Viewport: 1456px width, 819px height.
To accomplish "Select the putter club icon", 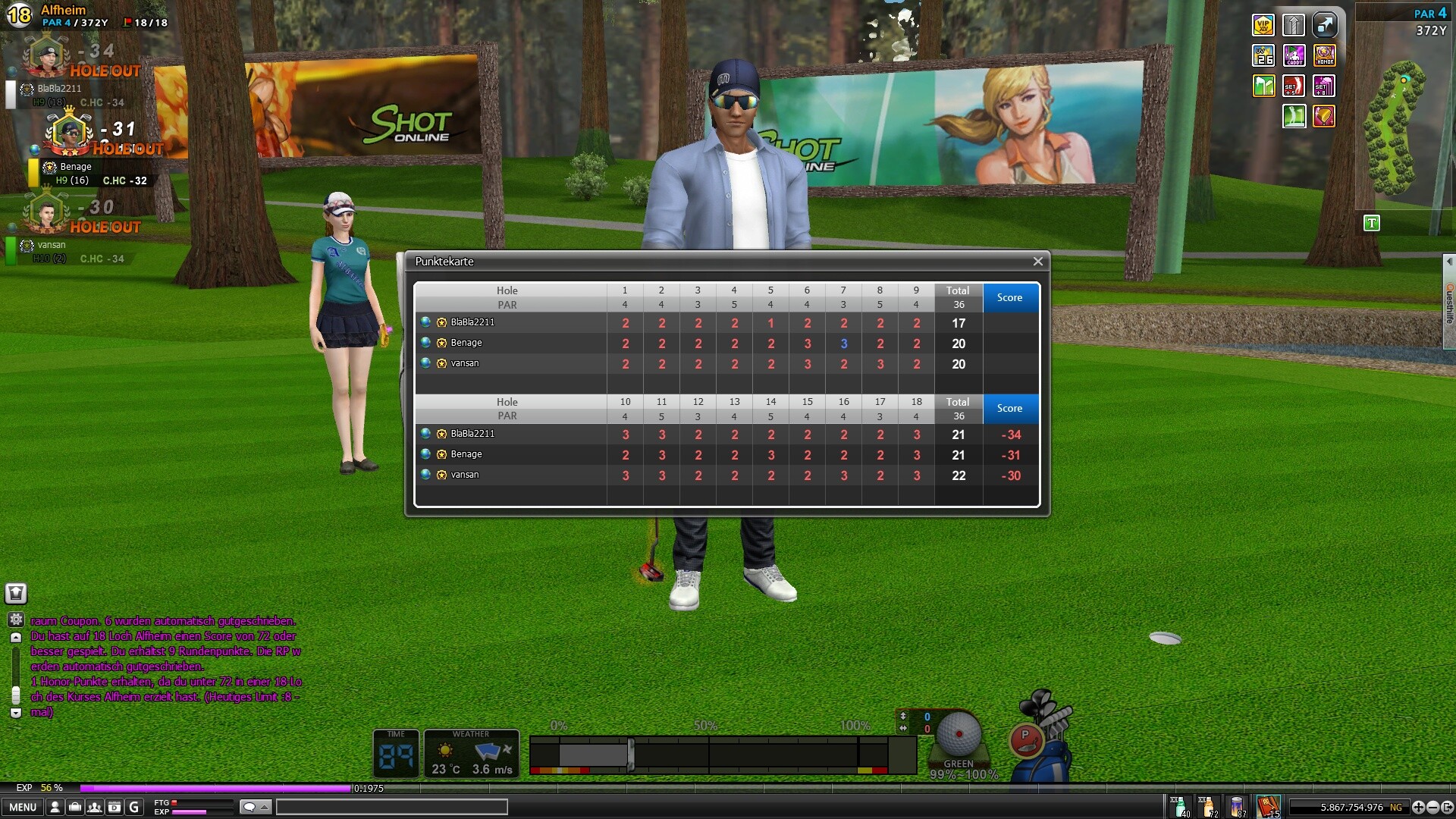I will pos(1026,740).
